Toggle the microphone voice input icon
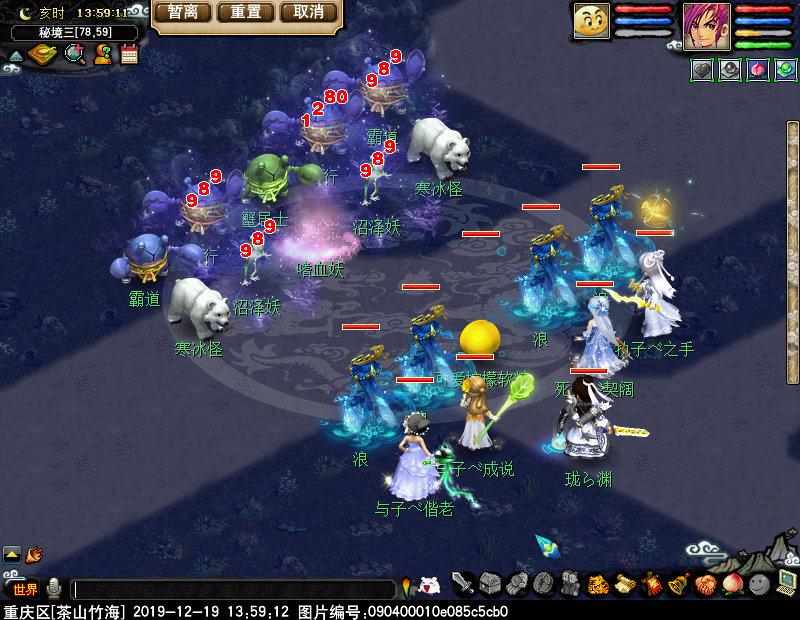The height and width of the screenshot is (620, 800). point(55,589)
